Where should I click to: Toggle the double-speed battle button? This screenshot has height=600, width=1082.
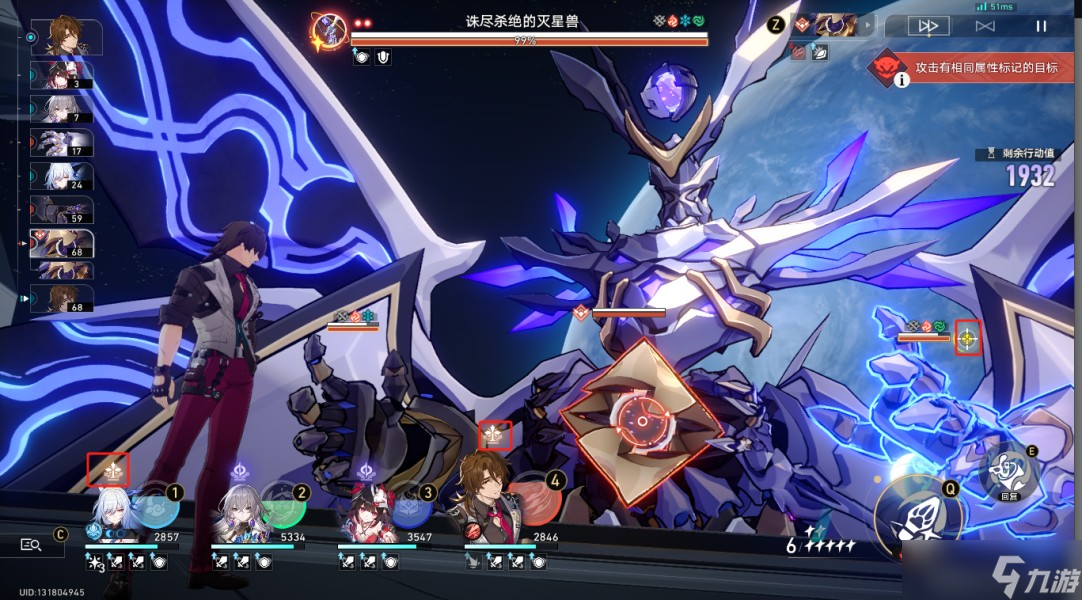(929, 26)
